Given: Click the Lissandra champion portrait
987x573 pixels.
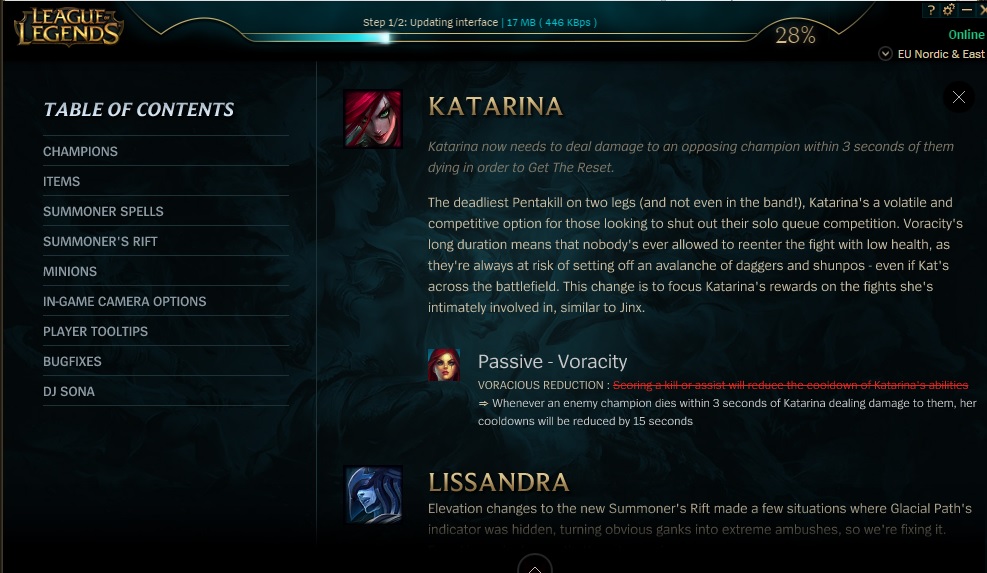Looking at the screenshot, I should pos(373,494).
